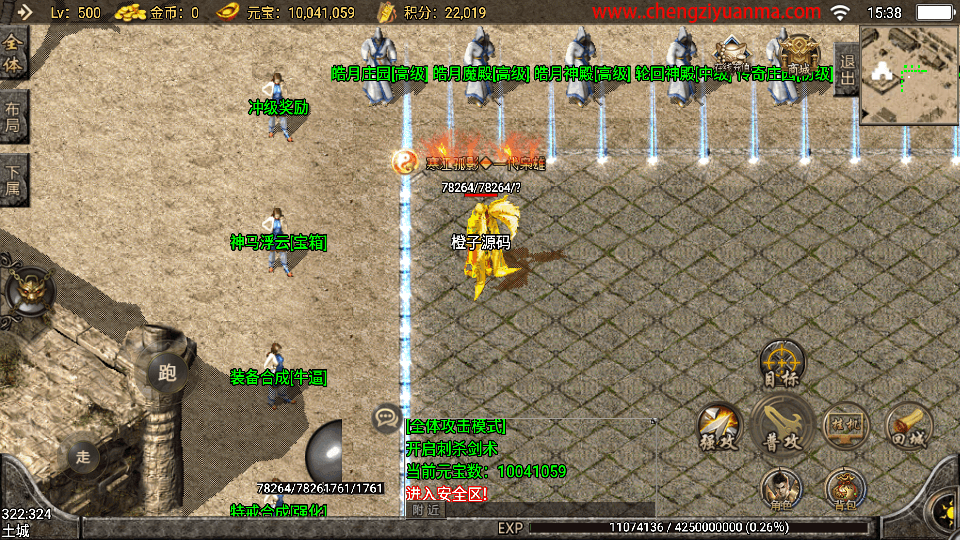Screen dimensions: 960x540
Task: Open the 背包 backpack
Action: [845, 490]
